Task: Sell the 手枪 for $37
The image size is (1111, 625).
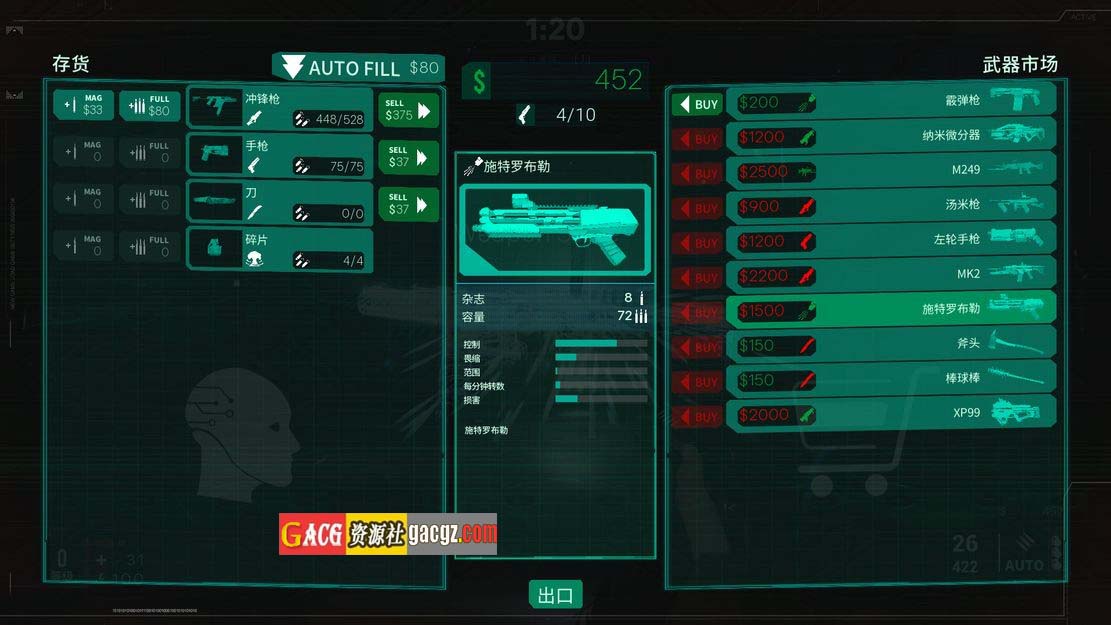Action: (x=409, y=157)
